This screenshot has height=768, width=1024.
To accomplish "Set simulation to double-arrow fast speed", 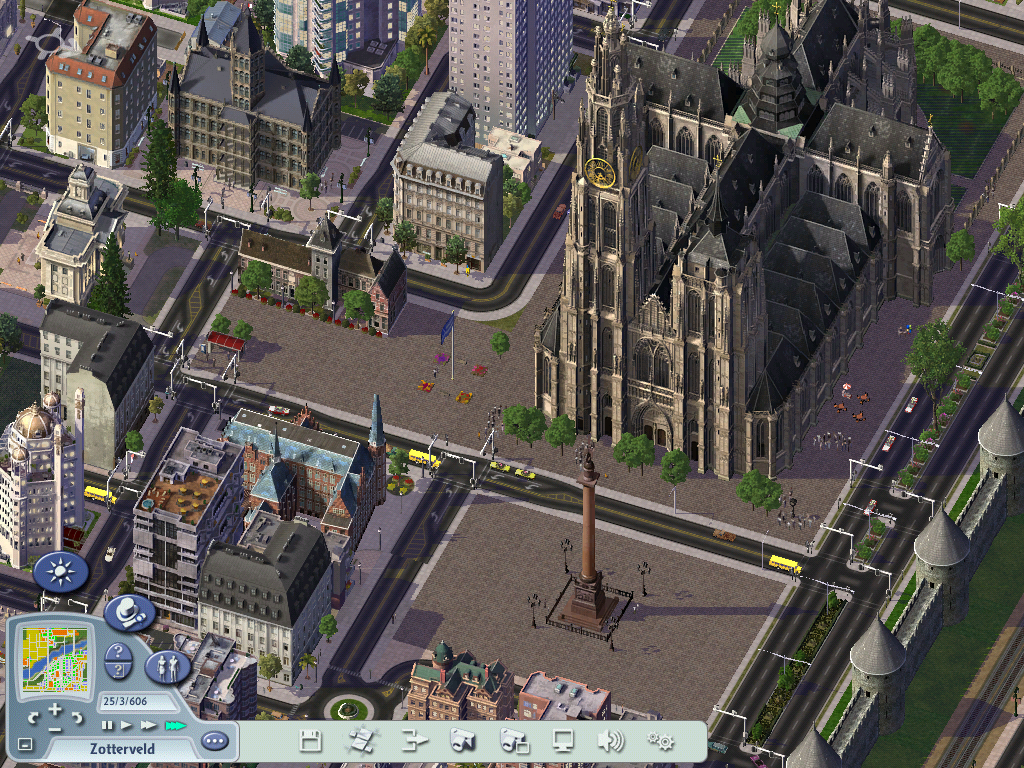I will 149,725.
